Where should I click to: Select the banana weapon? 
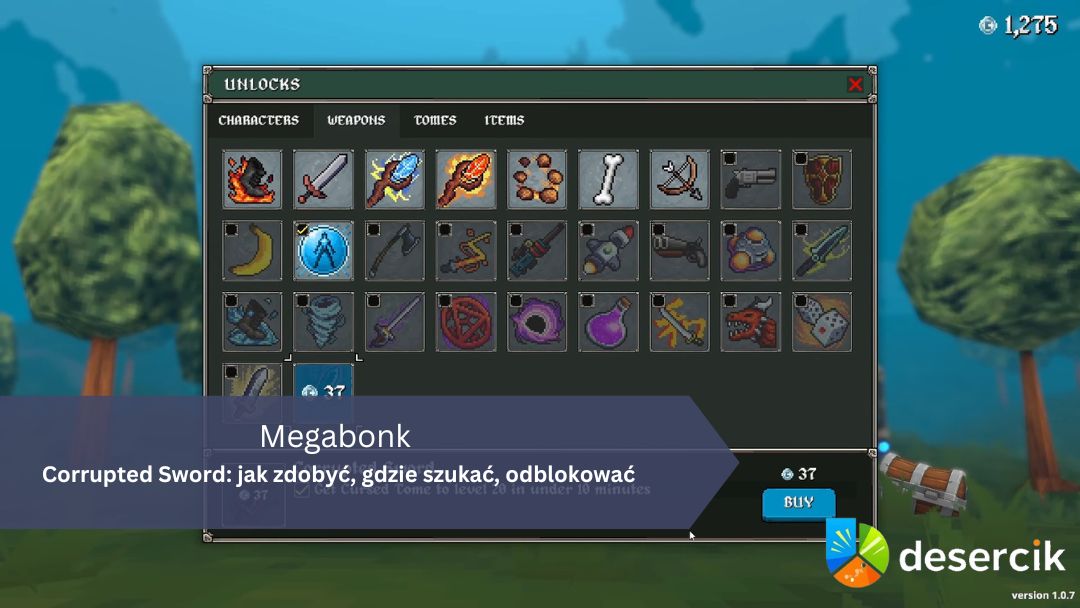(252, 250)
